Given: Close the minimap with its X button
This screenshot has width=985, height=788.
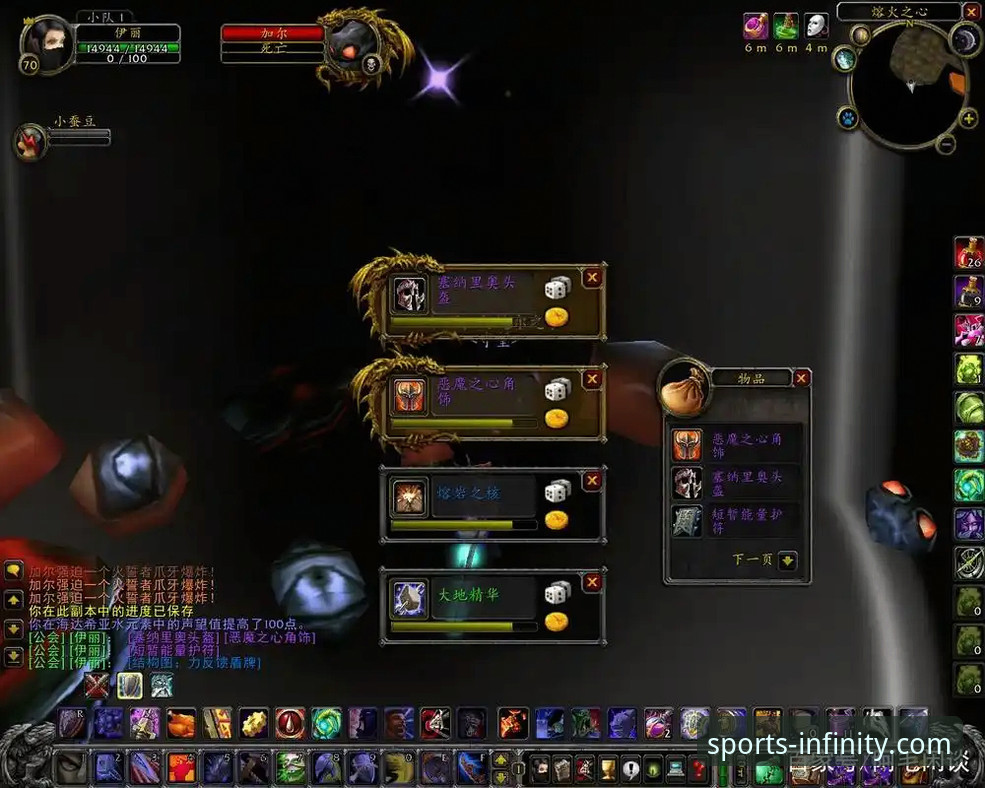Looking at the screenshot, I should click(x=972, y=11).
